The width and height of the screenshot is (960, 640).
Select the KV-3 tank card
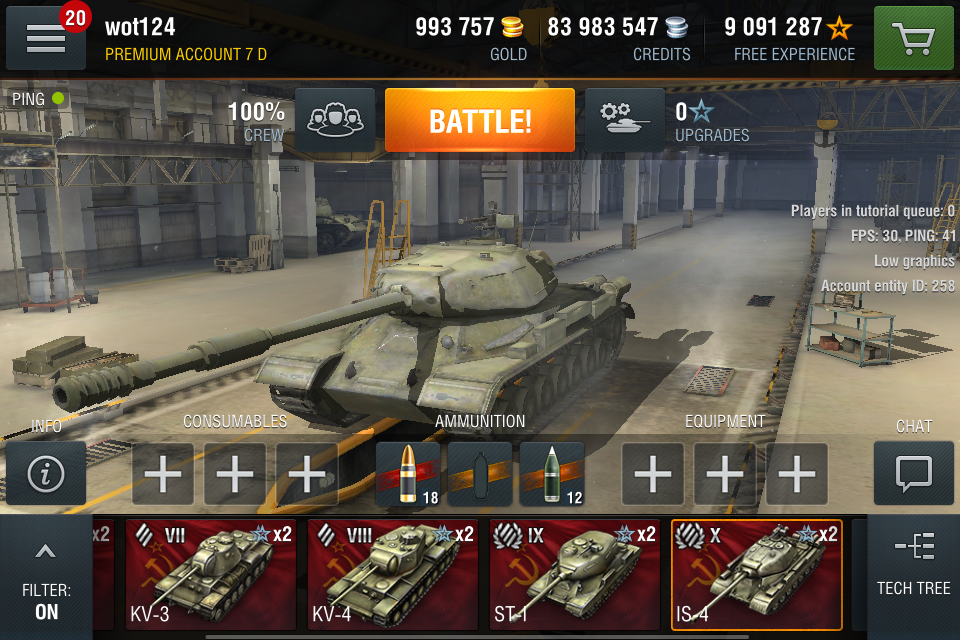click(211, 575)
